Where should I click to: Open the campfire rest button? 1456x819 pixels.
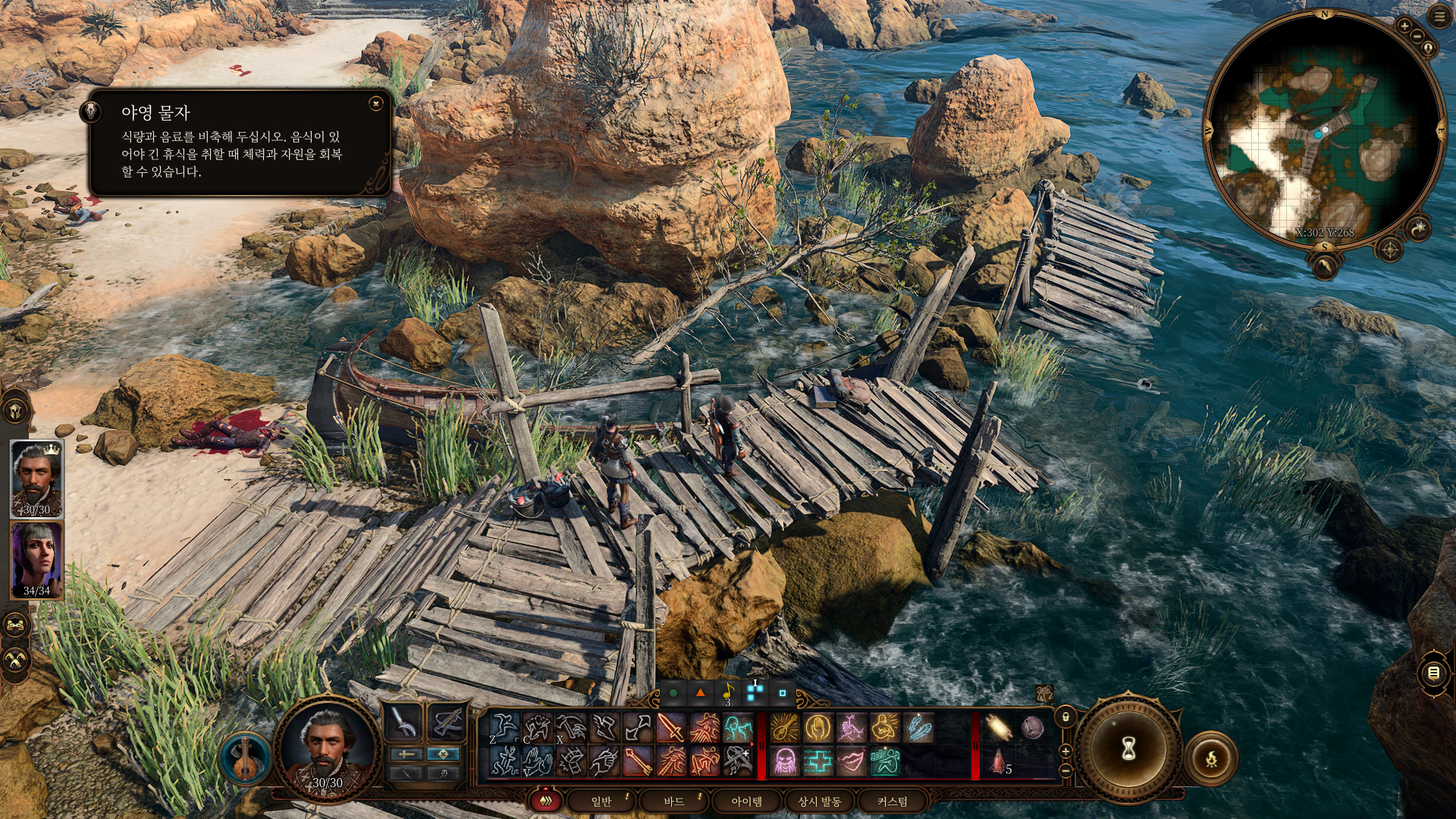pos(1211,758)
